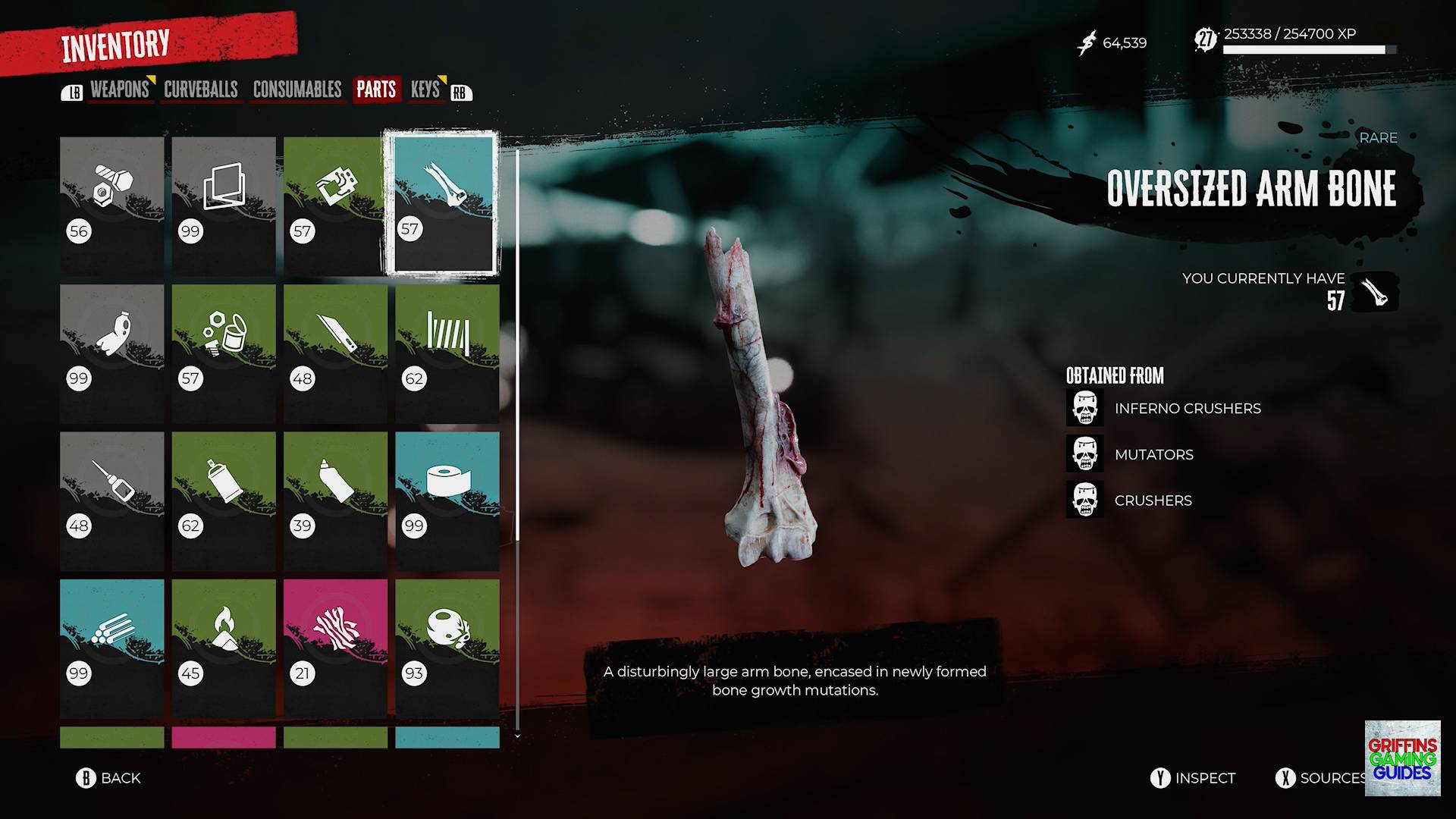Pick the paint can and nuts slot
1456x819 pixels.
tap(224, 353)
